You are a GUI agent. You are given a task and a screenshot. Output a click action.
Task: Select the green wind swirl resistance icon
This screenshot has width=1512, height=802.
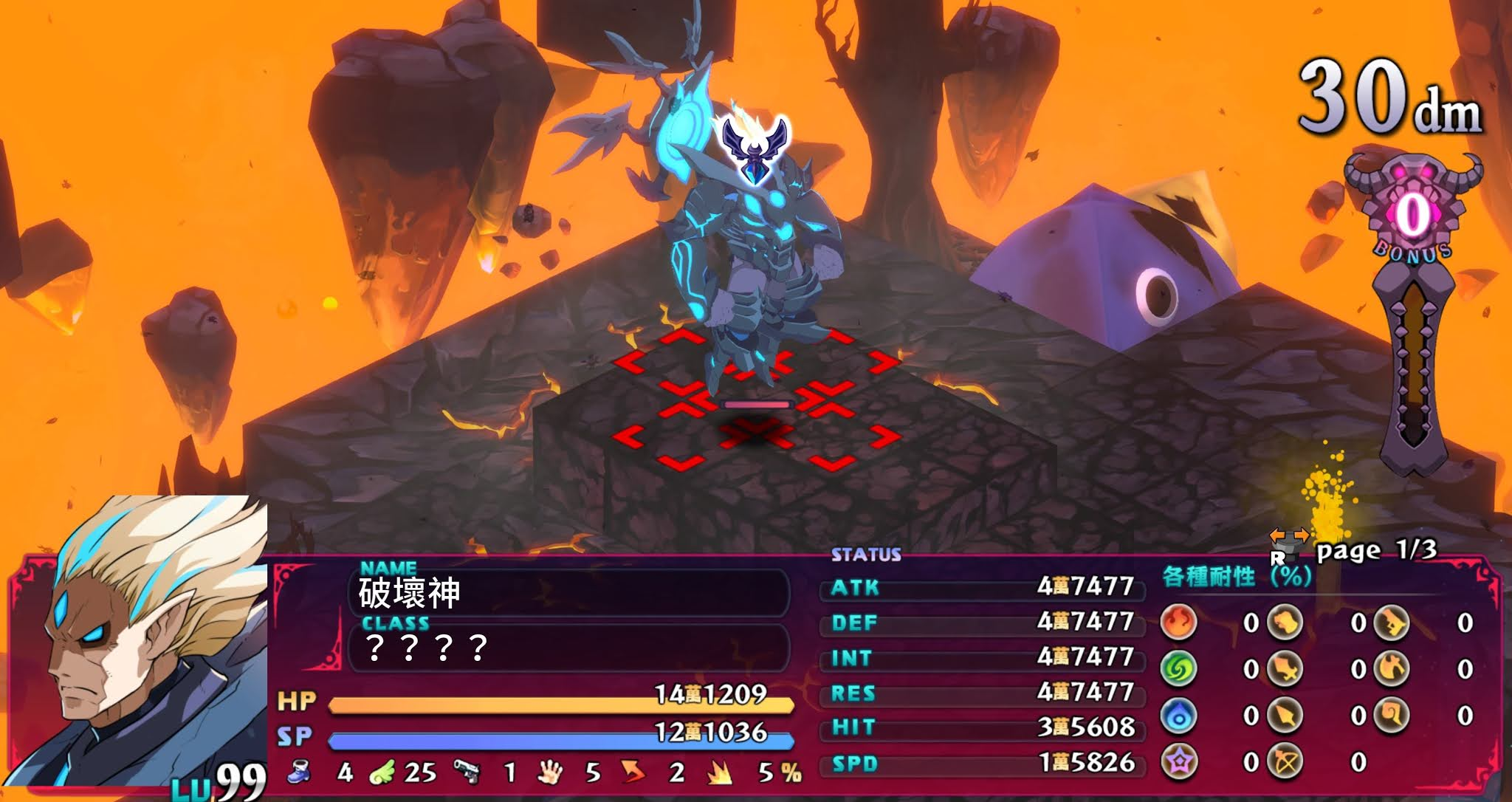tap(1178, 669)
